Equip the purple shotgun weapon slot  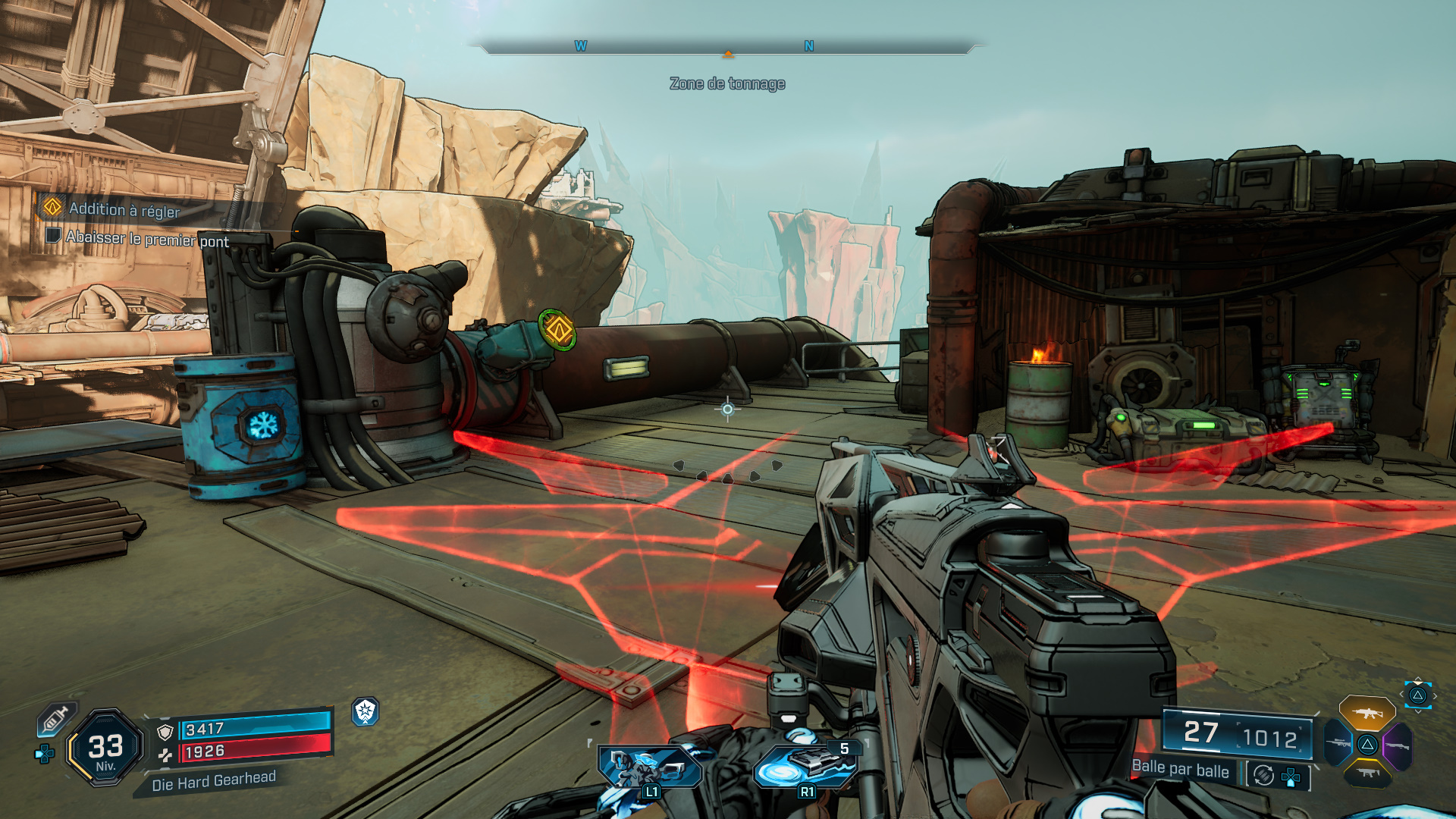tap(1397, 746)
